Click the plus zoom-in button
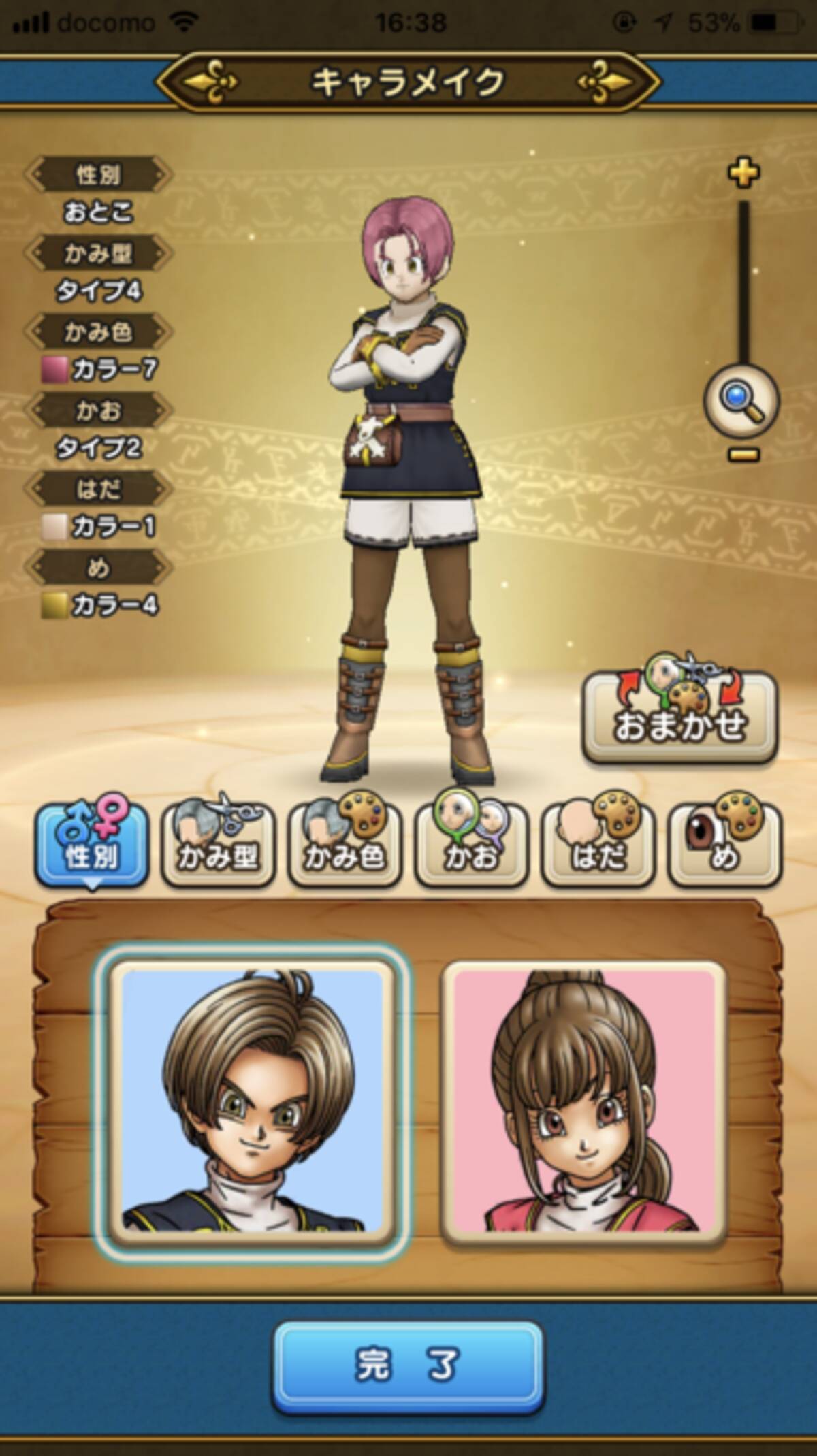 (x=743, y=173)
